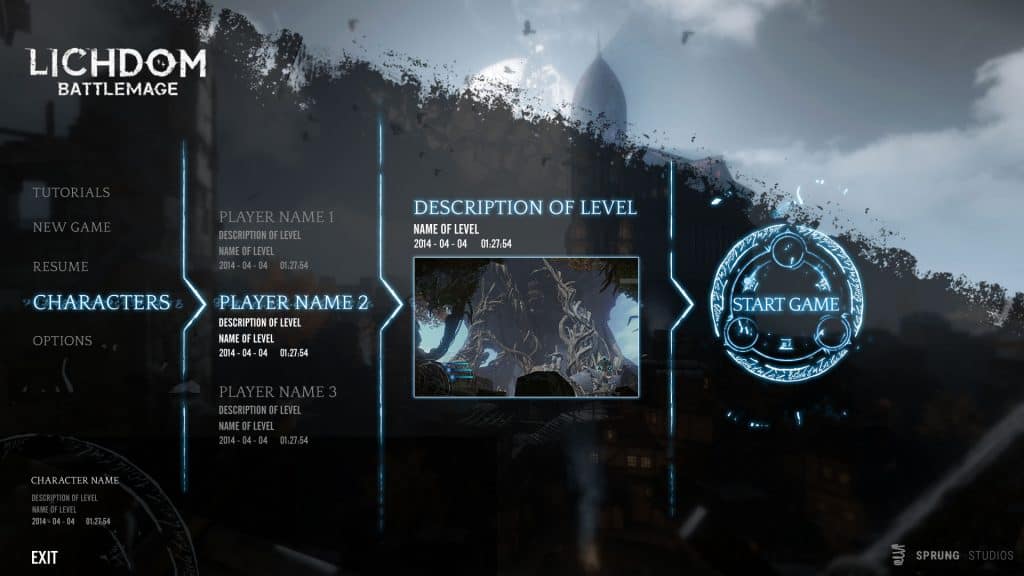Screen dimensions: 1024x576
Task: Open the Options menu
Action: (62, 341)
